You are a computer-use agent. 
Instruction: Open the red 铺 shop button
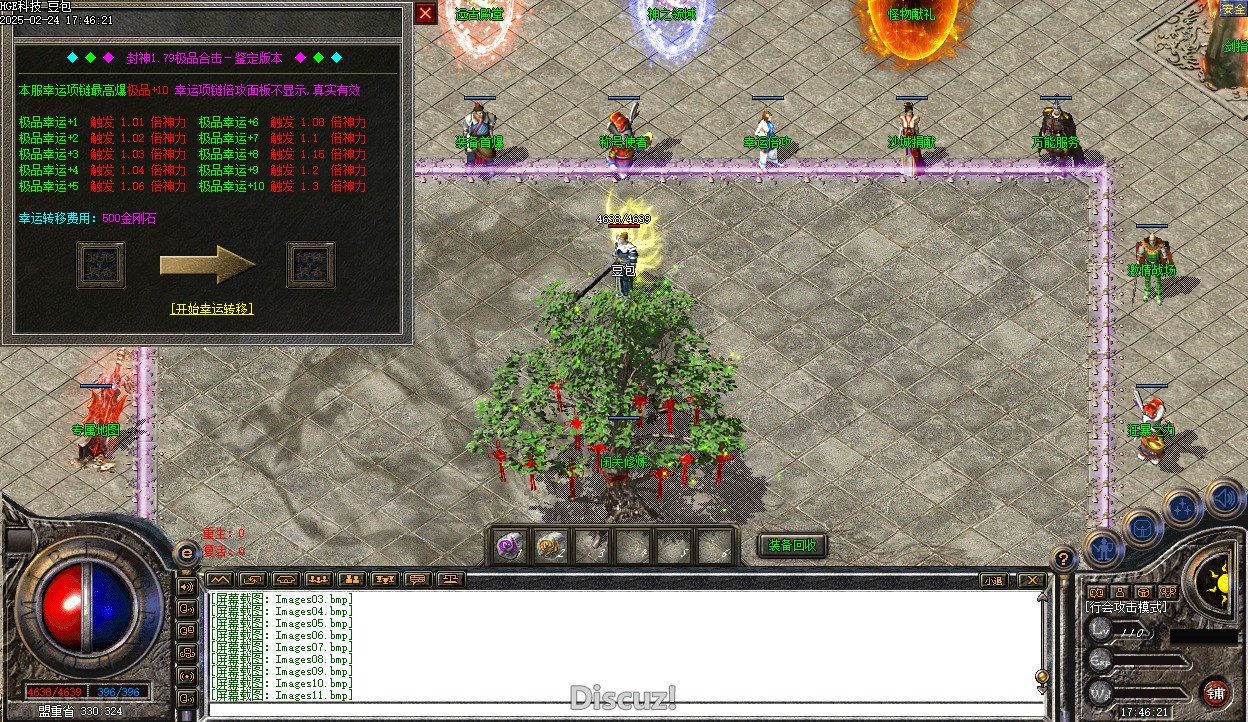[1216, 693]
